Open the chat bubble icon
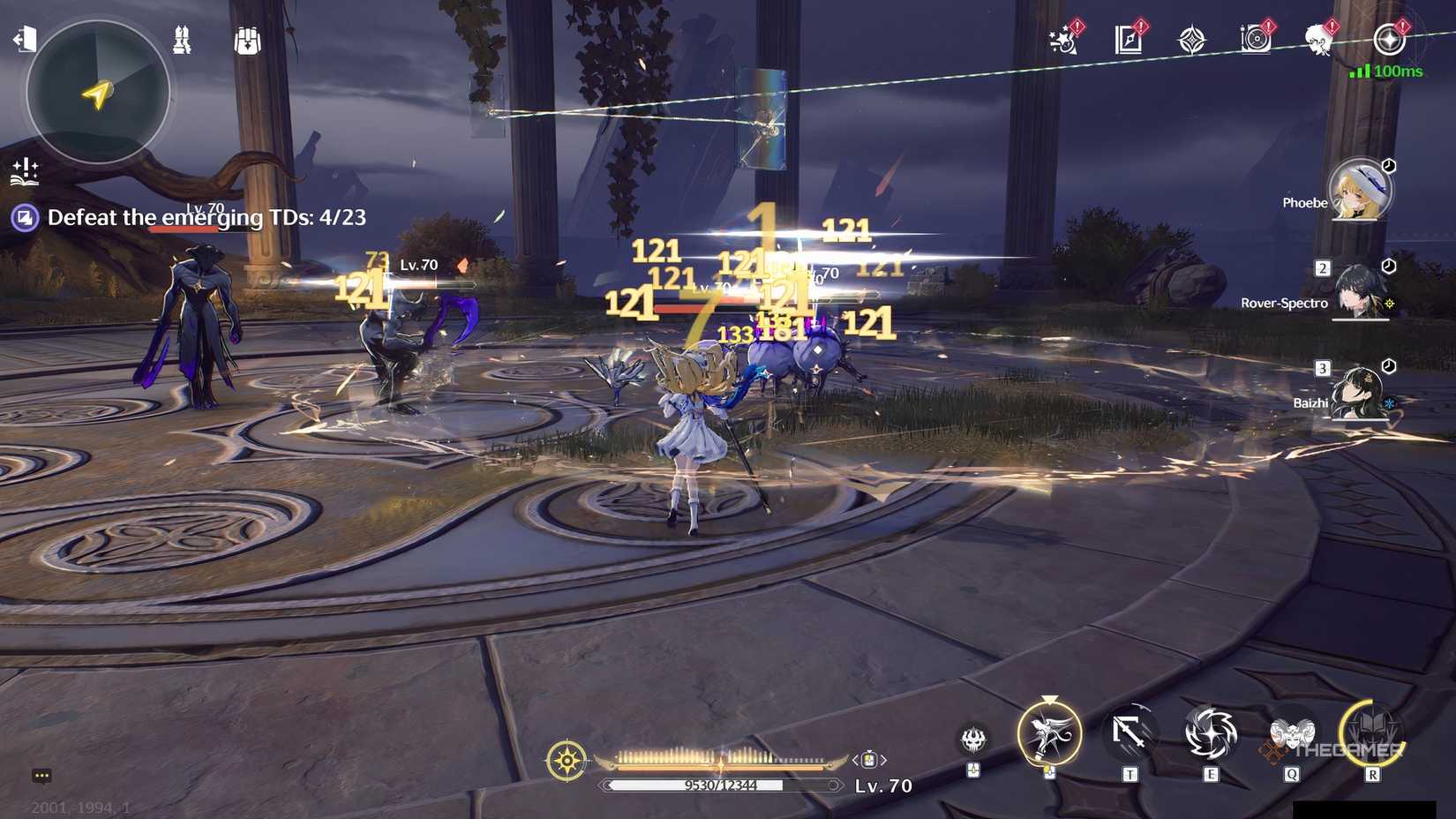Screen dimensions: 1456x819 [x=41, y=776]
